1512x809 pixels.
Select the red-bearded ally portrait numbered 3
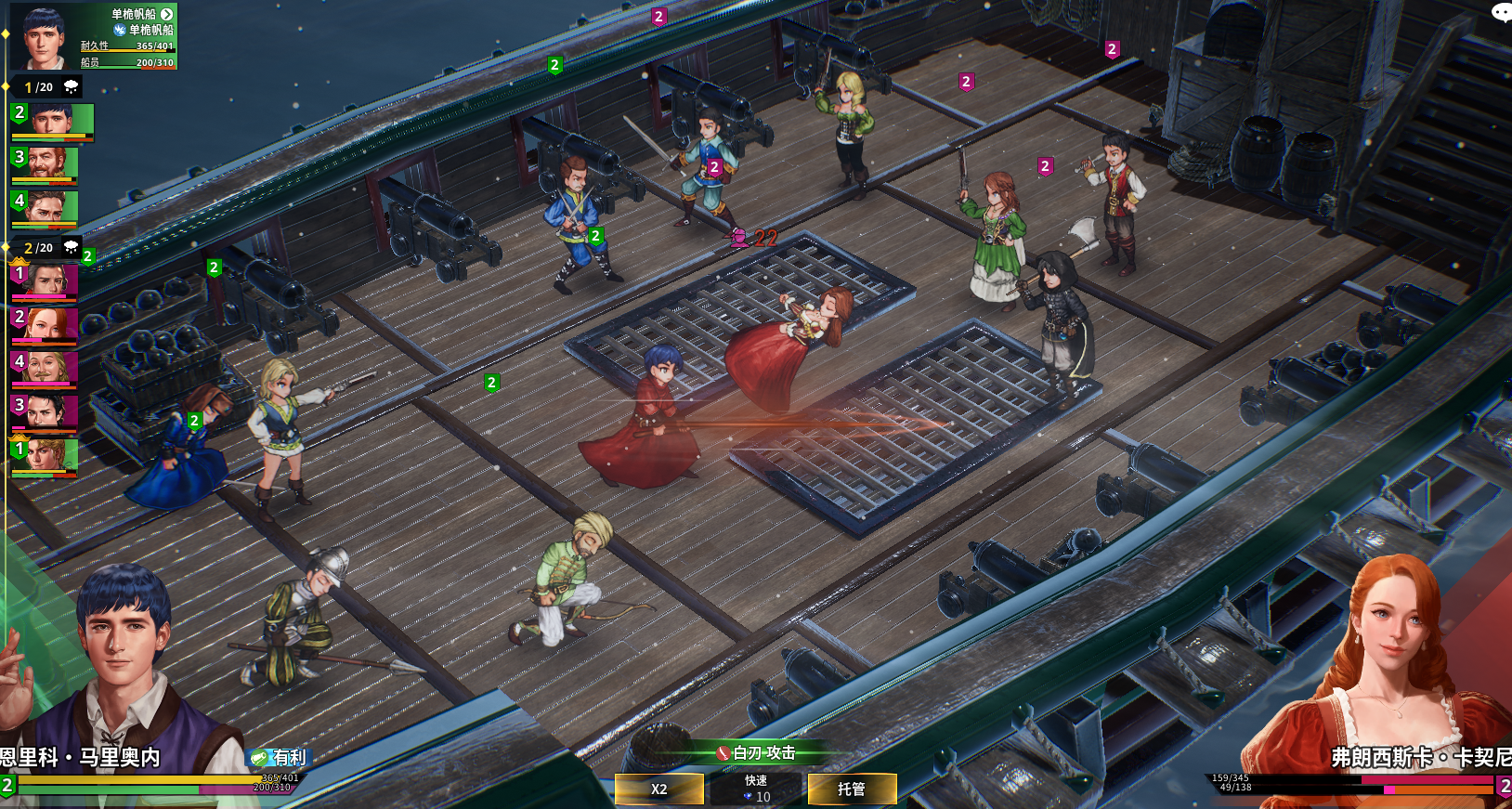tap(45, 164)
